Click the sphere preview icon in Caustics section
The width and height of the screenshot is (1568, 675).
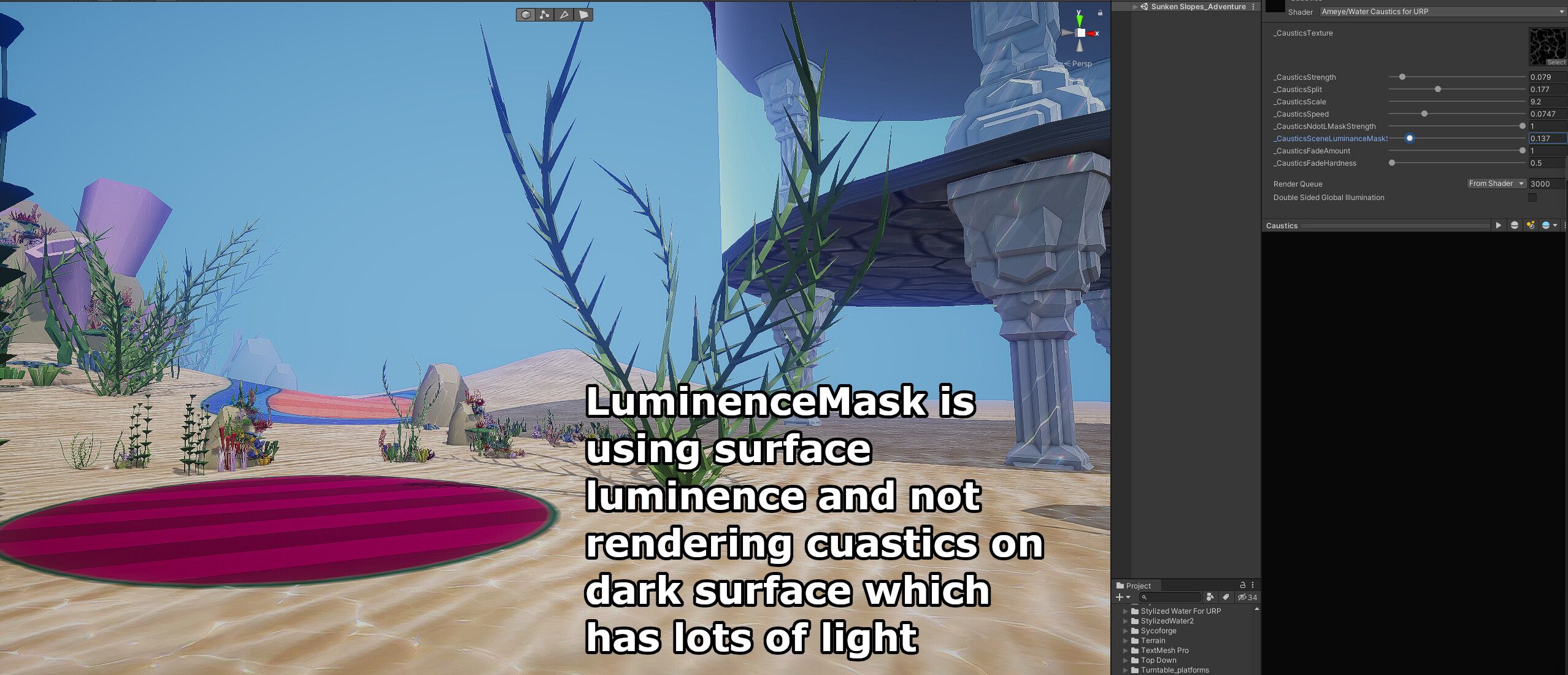click(x=1514, y=225)
